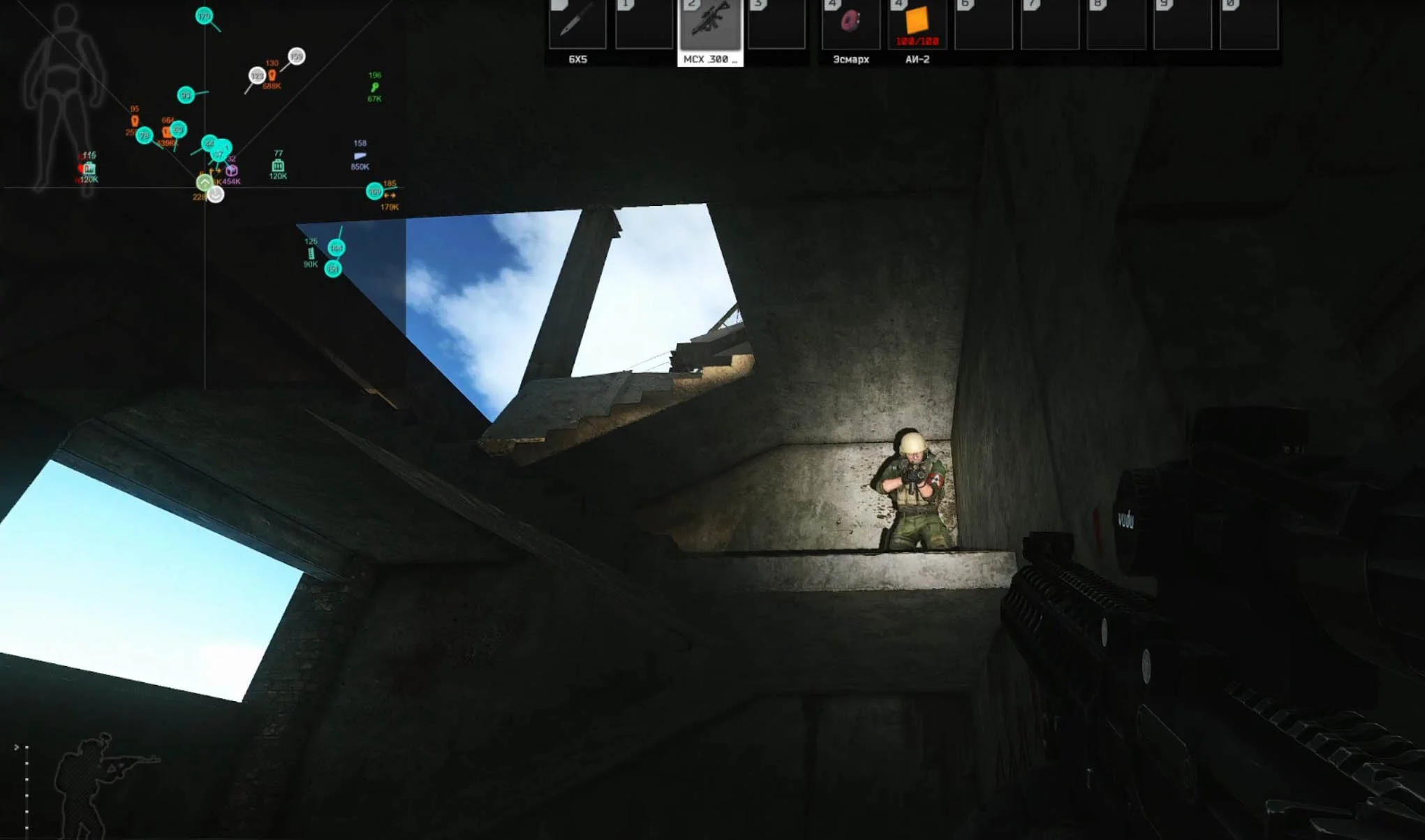
Task: Select the green chevron marker at radar center
Action: click(x=204, y=183)
